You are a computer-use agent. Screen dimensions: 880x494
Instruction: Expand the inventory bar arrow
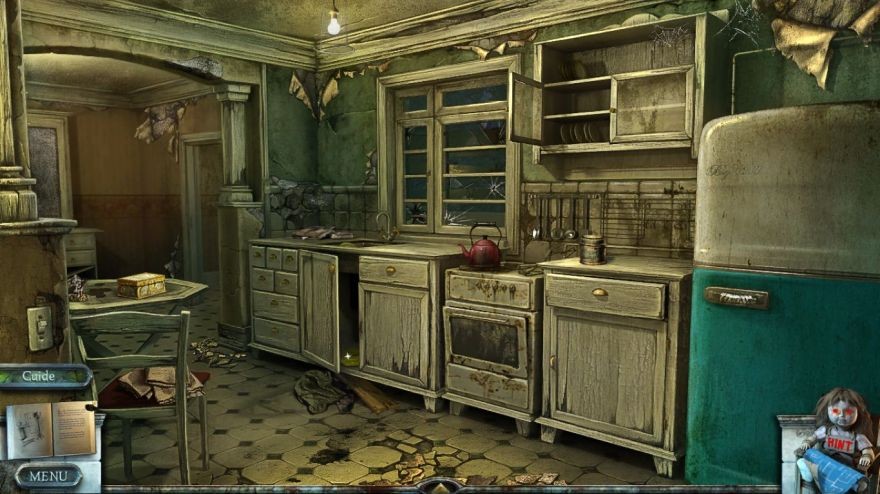pos(438,486)
